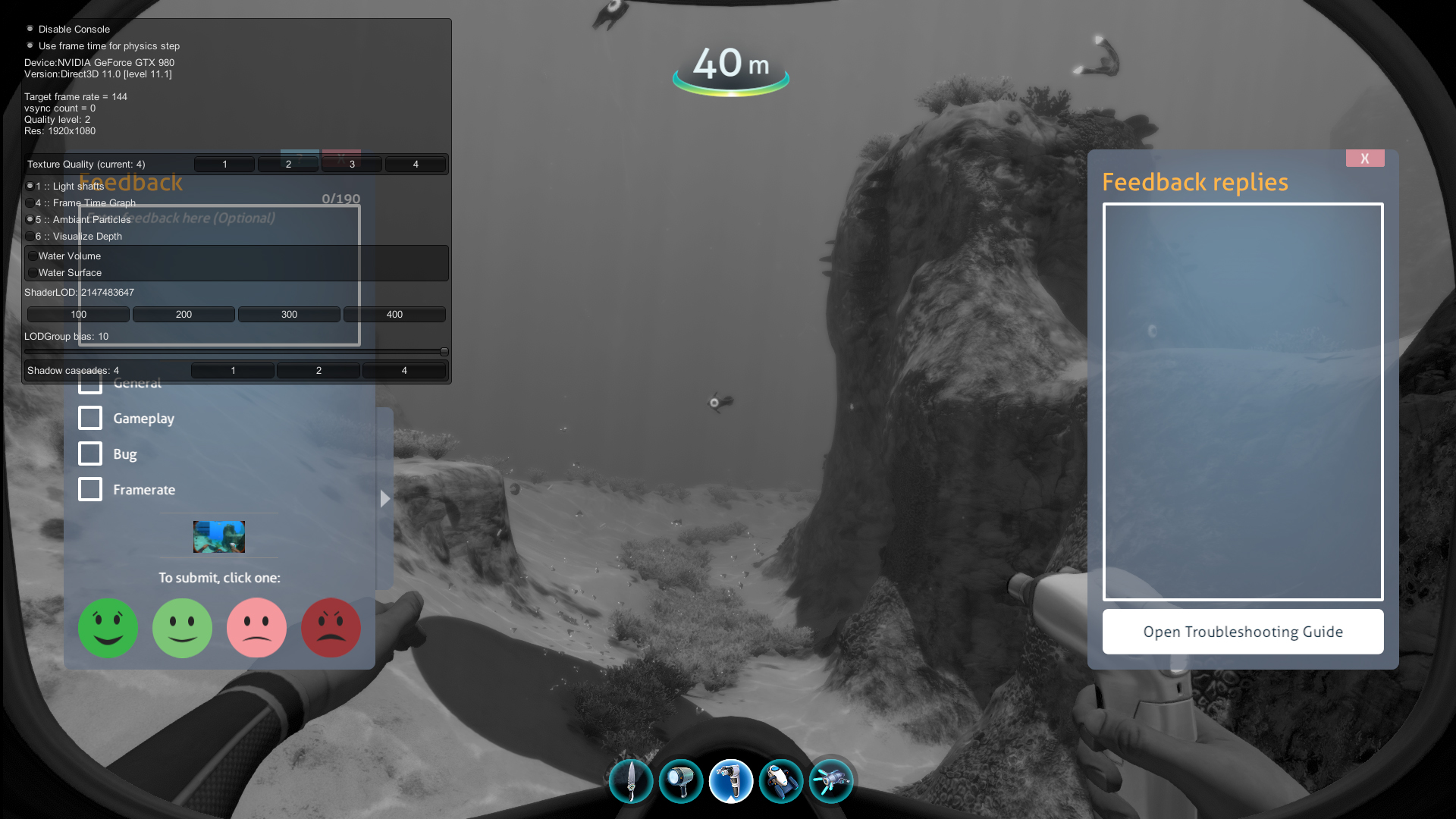The width and height of the screenshot is (1456, 819).
Task: Open the Troubleshooting Guide
Action: 1242,631
